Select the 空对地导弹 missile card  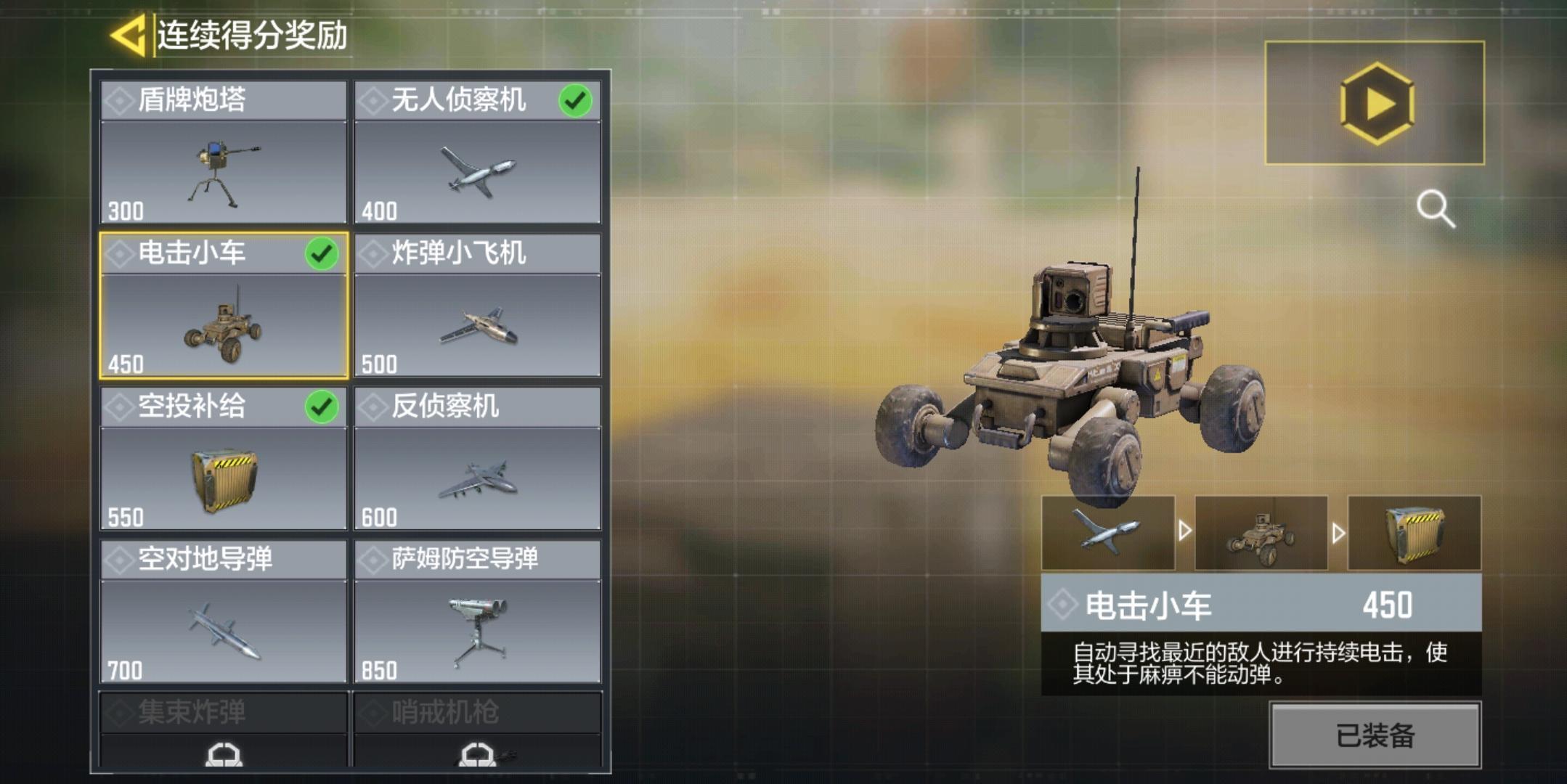pyautogui.click(x=224, y=612)
